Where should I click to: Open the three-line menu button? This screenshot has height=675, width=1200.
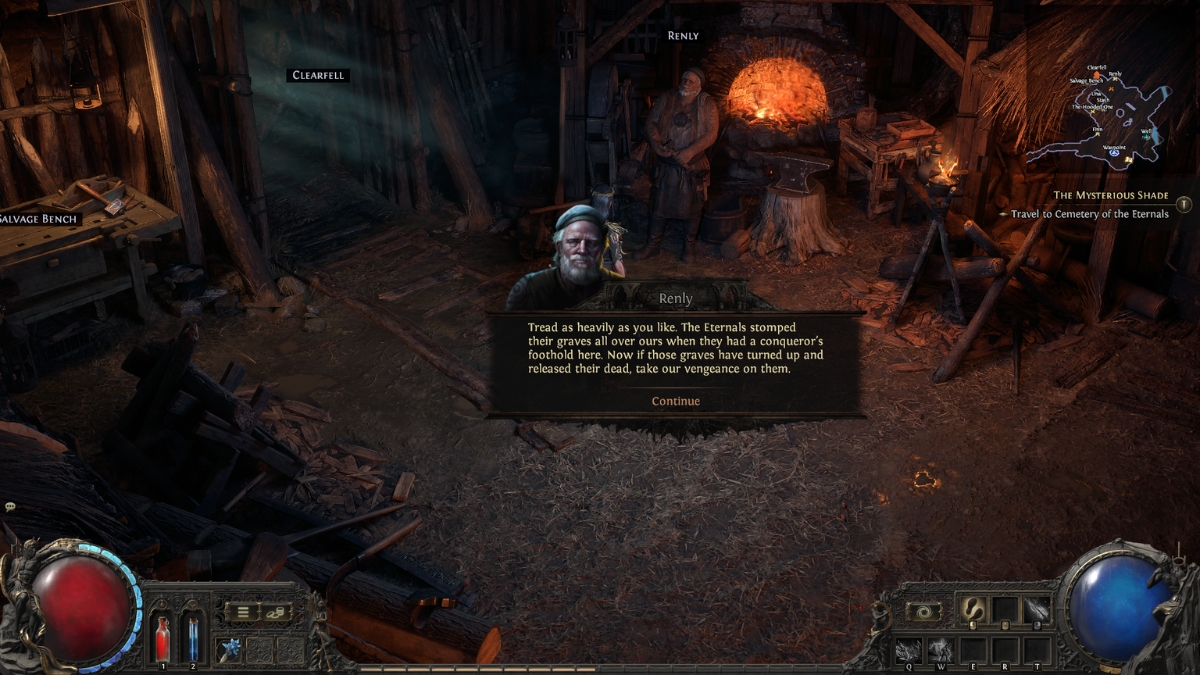[242, 611]
